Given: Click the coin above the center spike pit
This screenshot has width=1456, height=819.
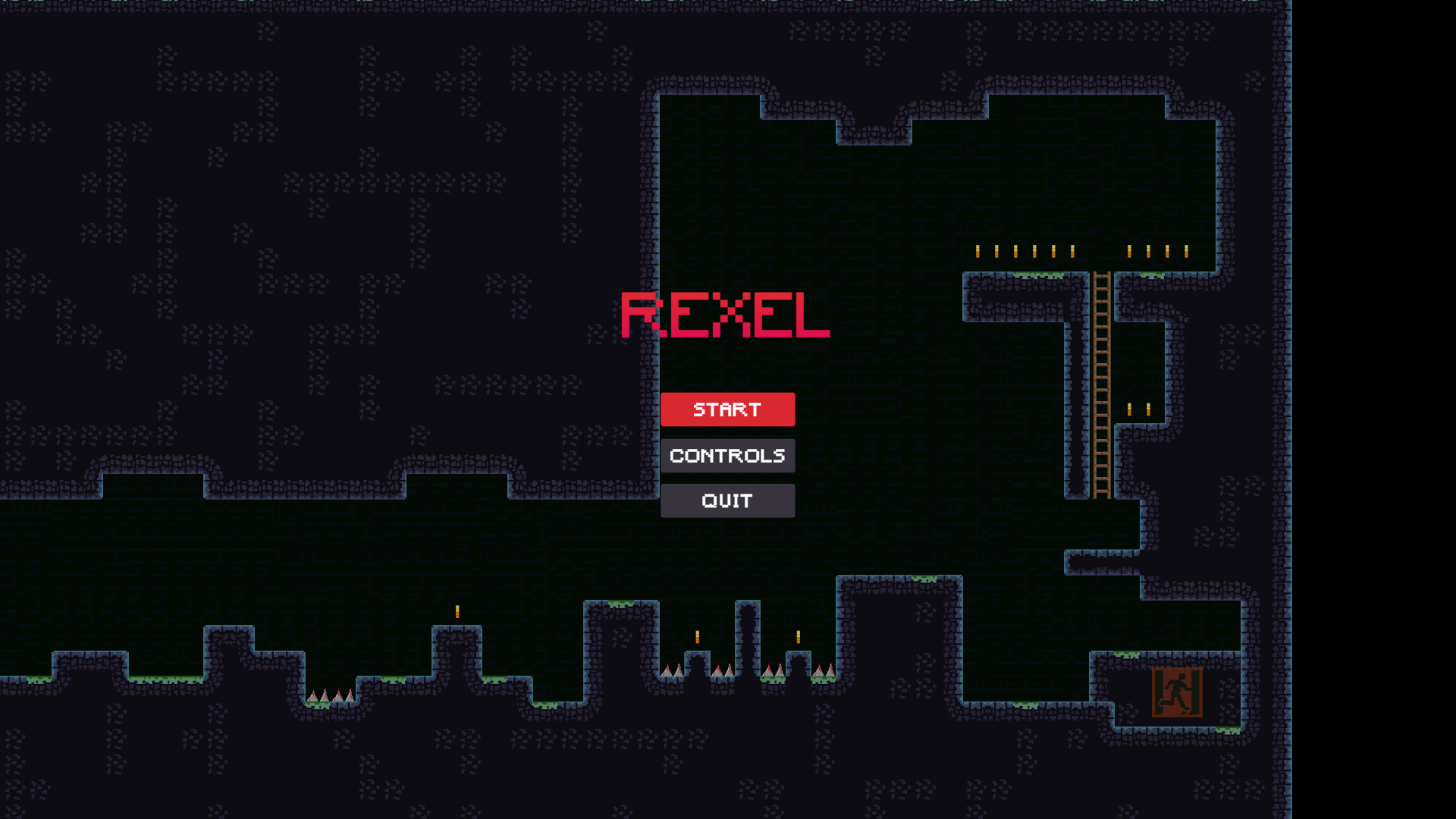Looking at the screenshot, I should tap(697, 635).
